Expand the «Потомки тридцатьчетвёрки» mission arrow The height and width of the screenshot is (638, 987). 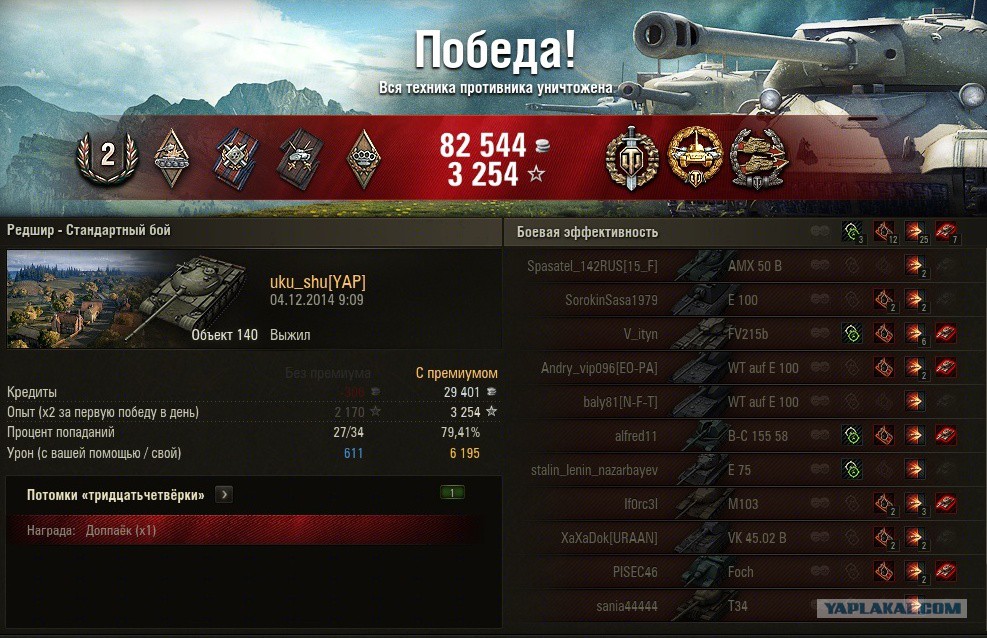point(224,494)
